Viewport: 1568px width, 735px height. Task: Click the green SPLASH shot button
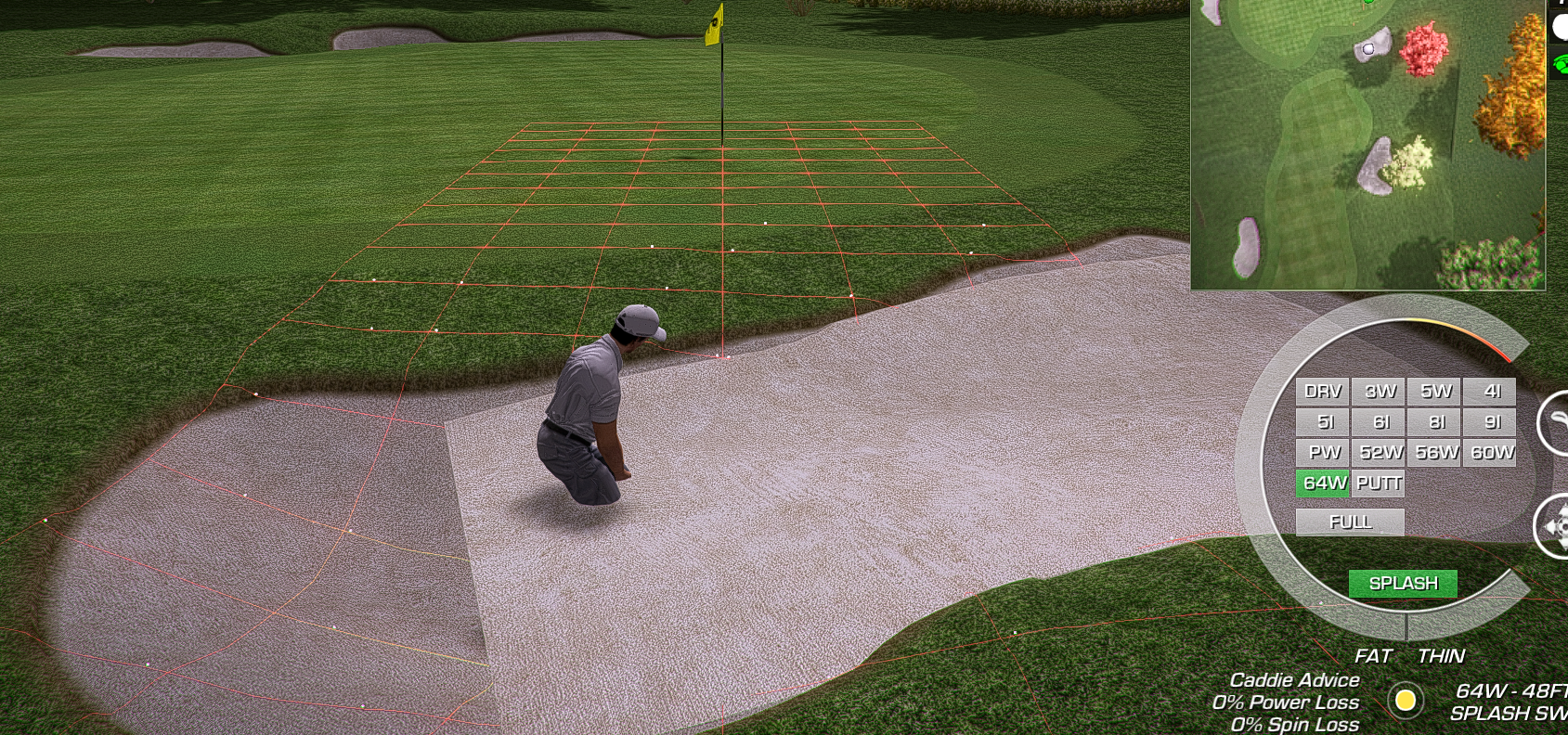pyautogui.click(x=1403, y=584)
